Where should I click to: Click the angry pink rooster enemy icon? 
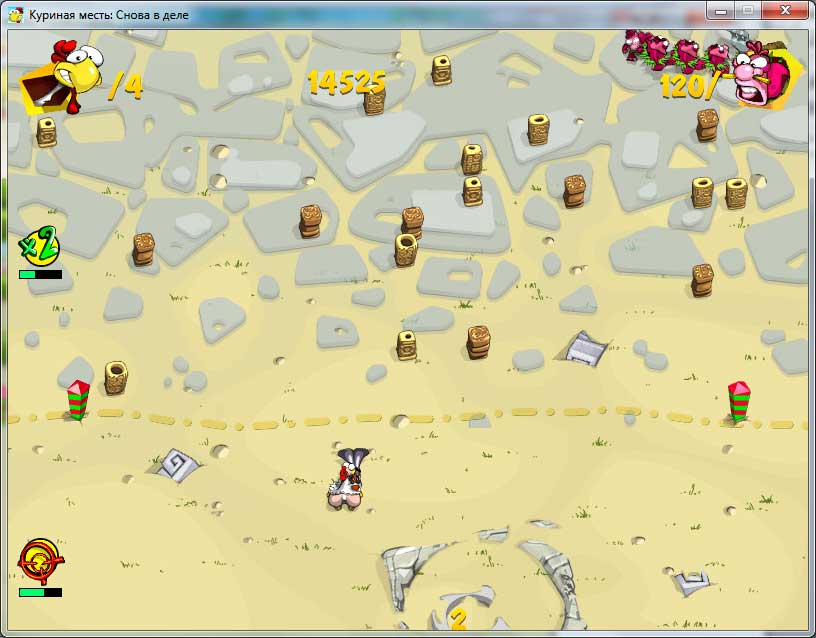[764, 78]
